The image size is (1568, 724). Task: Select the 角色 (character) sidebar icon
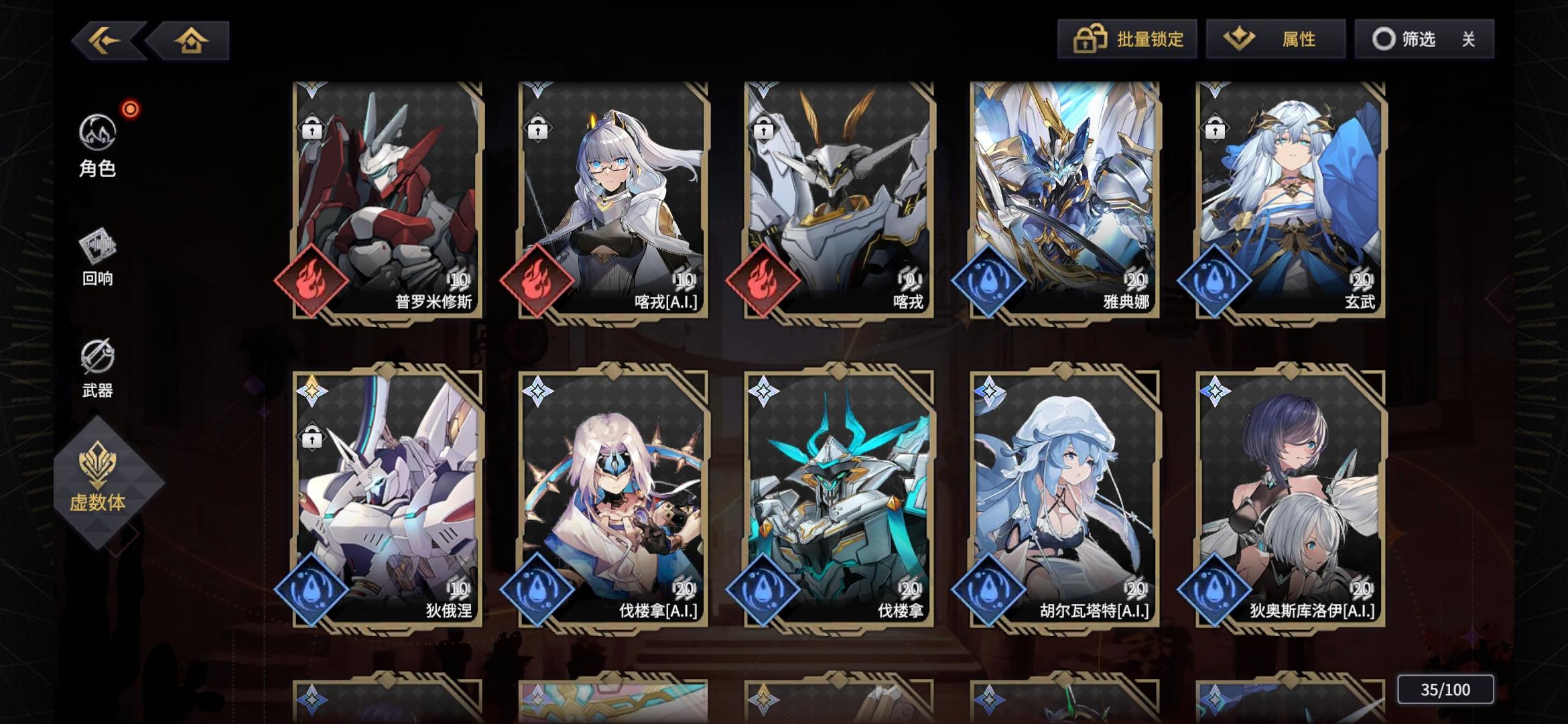click(x=99, y=133)
